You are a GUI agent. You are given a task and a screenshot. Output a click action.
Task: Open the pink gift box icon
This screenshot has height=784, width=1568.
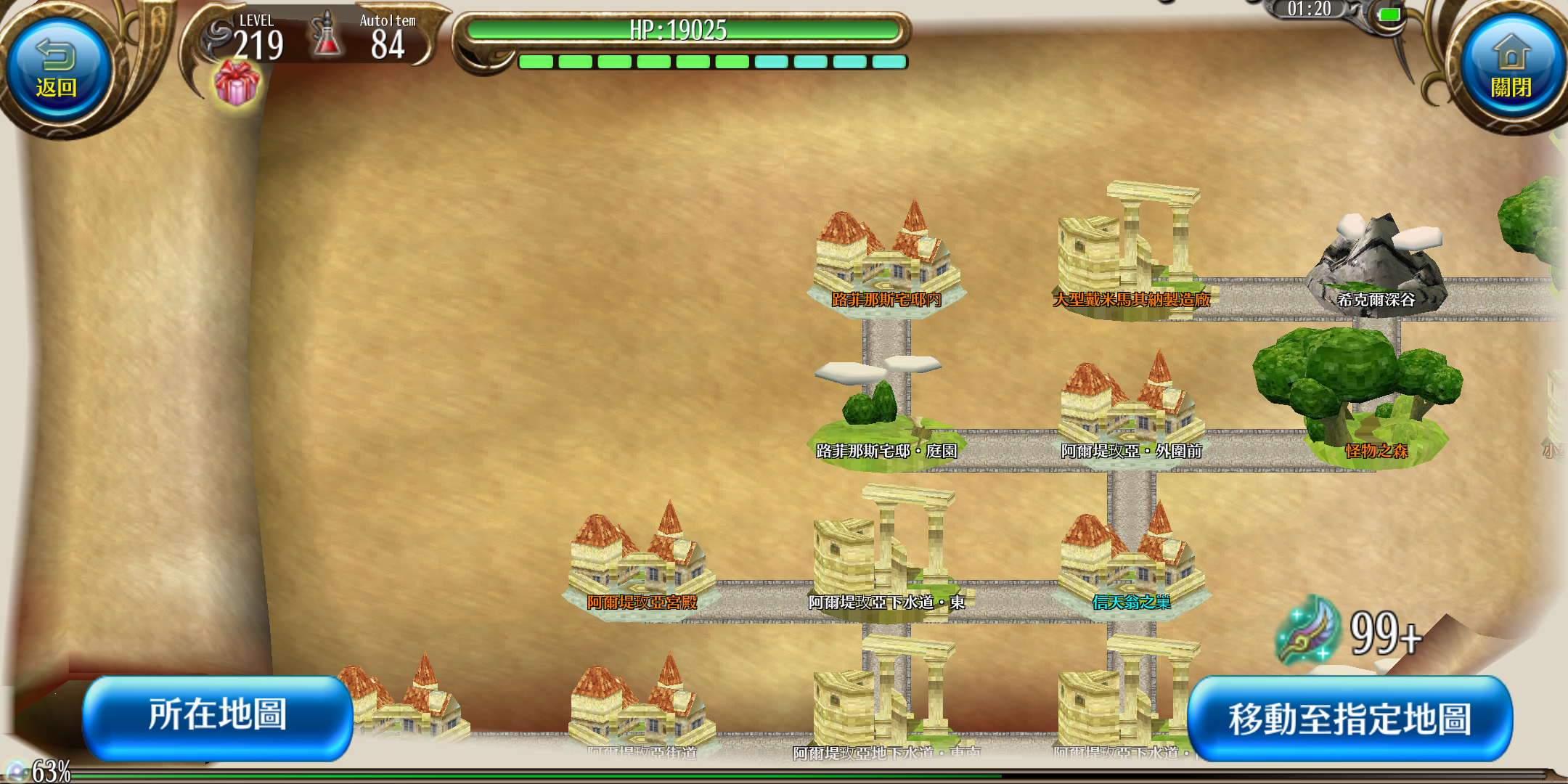point(236,83)
